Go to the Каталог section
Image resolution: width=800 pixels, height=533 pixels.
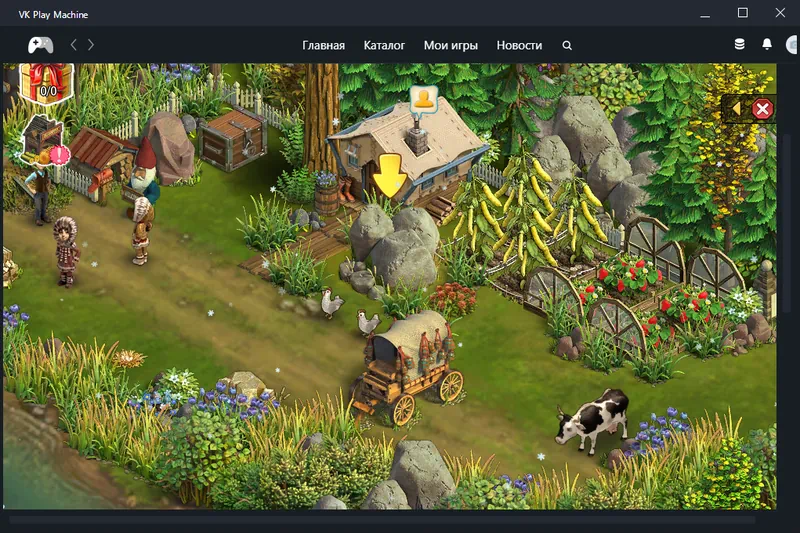[384, 45]
